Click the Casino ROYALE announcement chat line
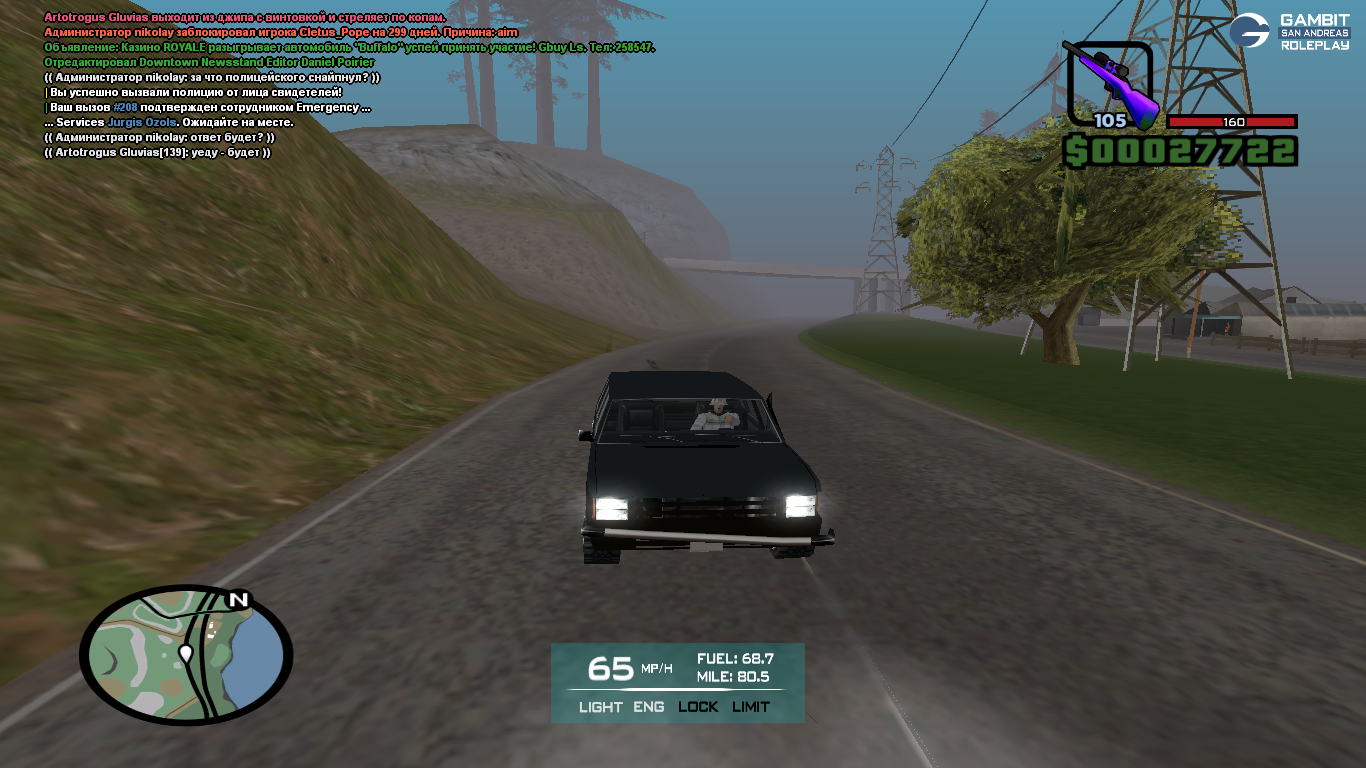Screen dimensions: 1366x768 pyautogui.click(x=349, y=47)
